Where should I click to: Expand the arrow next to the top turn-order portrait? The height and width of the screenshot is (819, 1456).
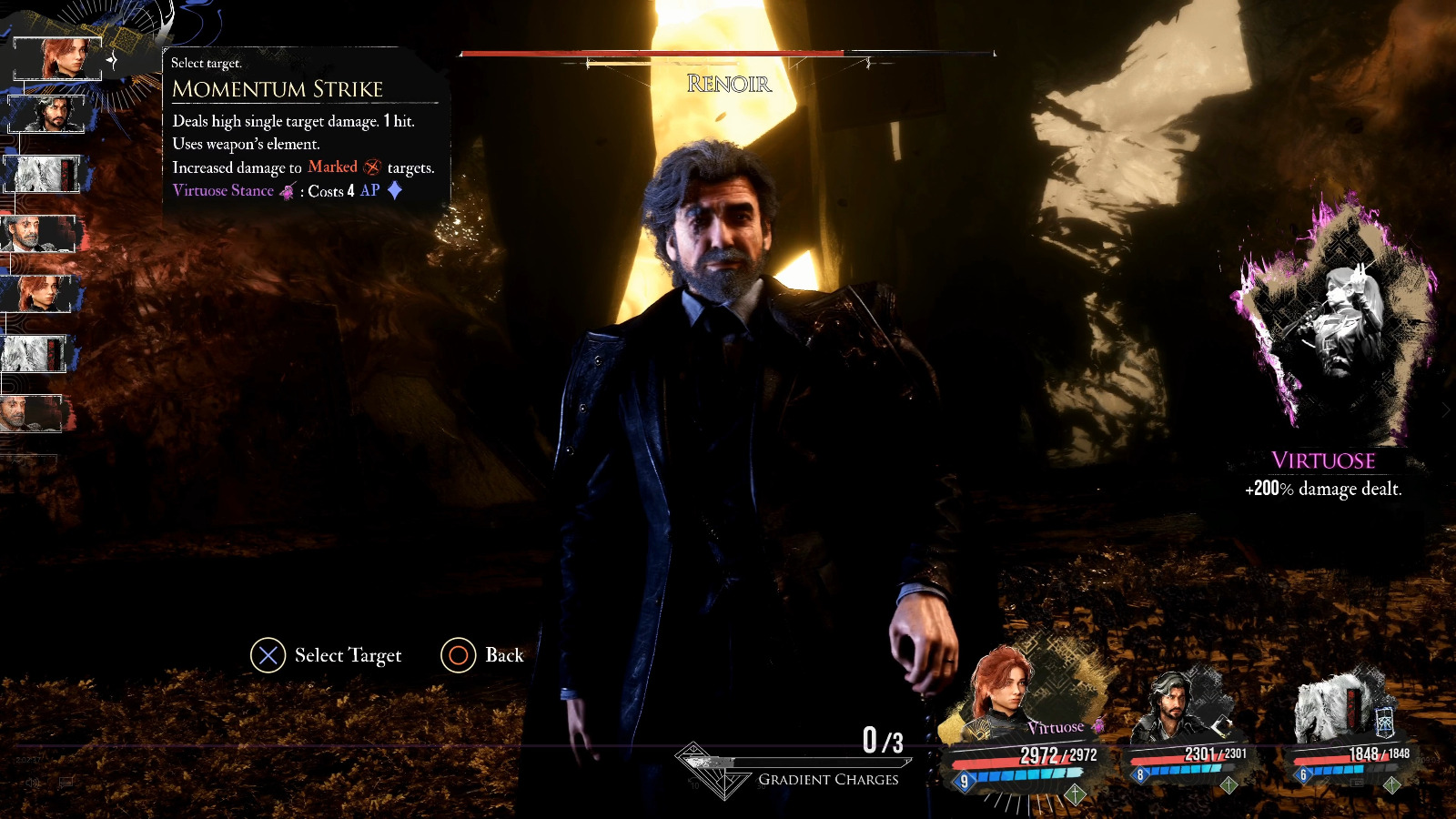113,60
